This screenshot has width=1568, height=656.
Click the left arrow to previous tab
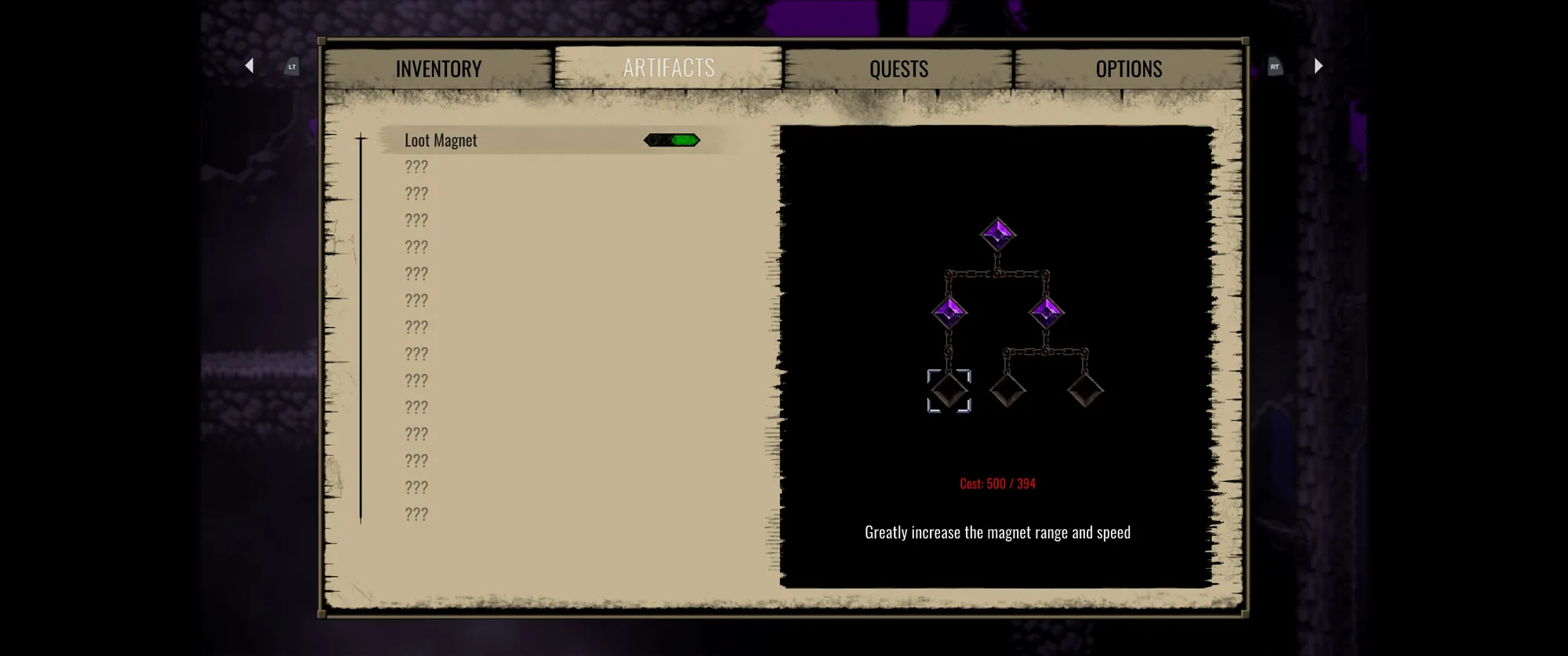pyautogui.click(x=249, y=66)
